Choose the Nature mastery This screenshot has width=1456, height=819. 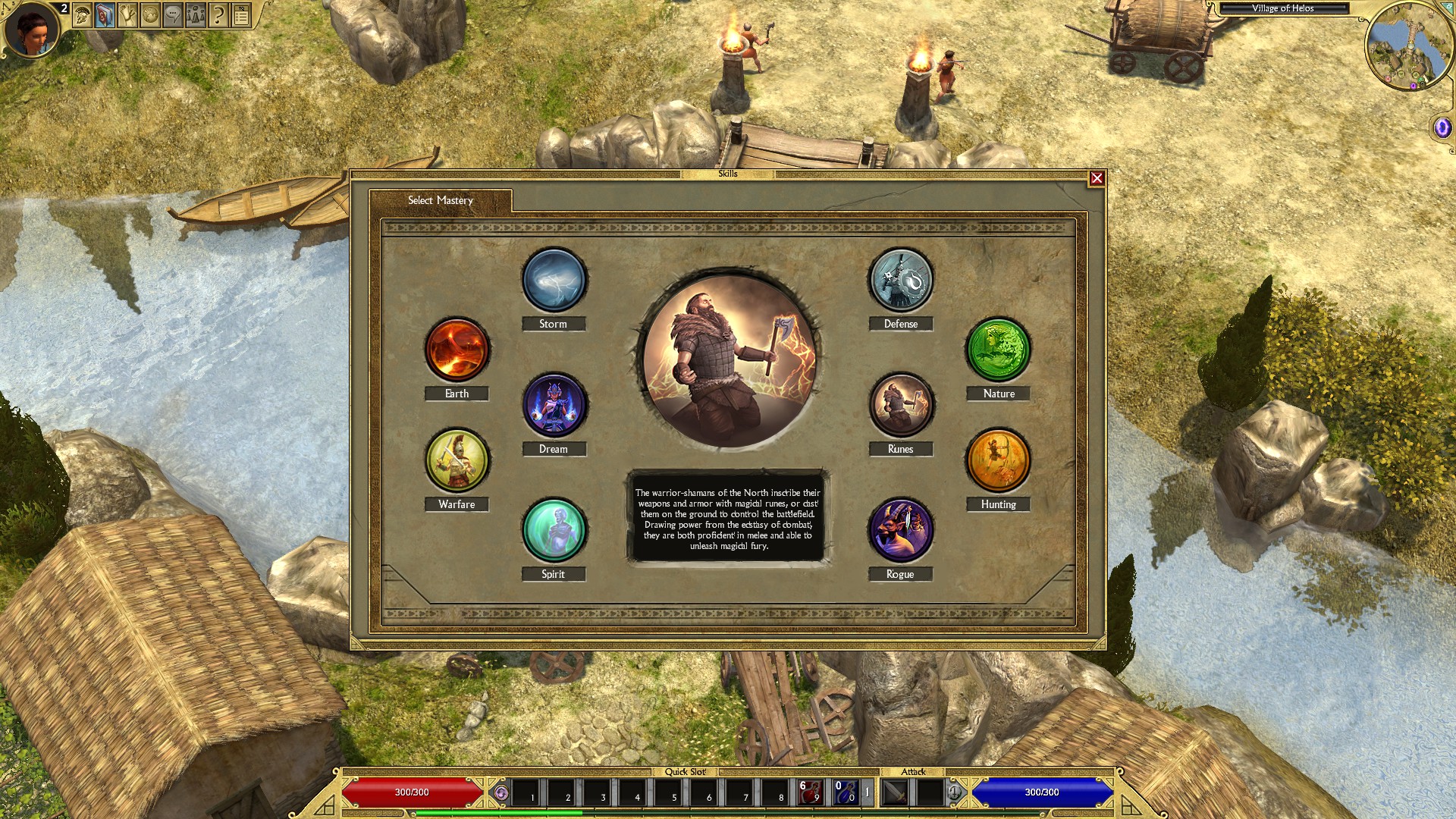(998, 350)
